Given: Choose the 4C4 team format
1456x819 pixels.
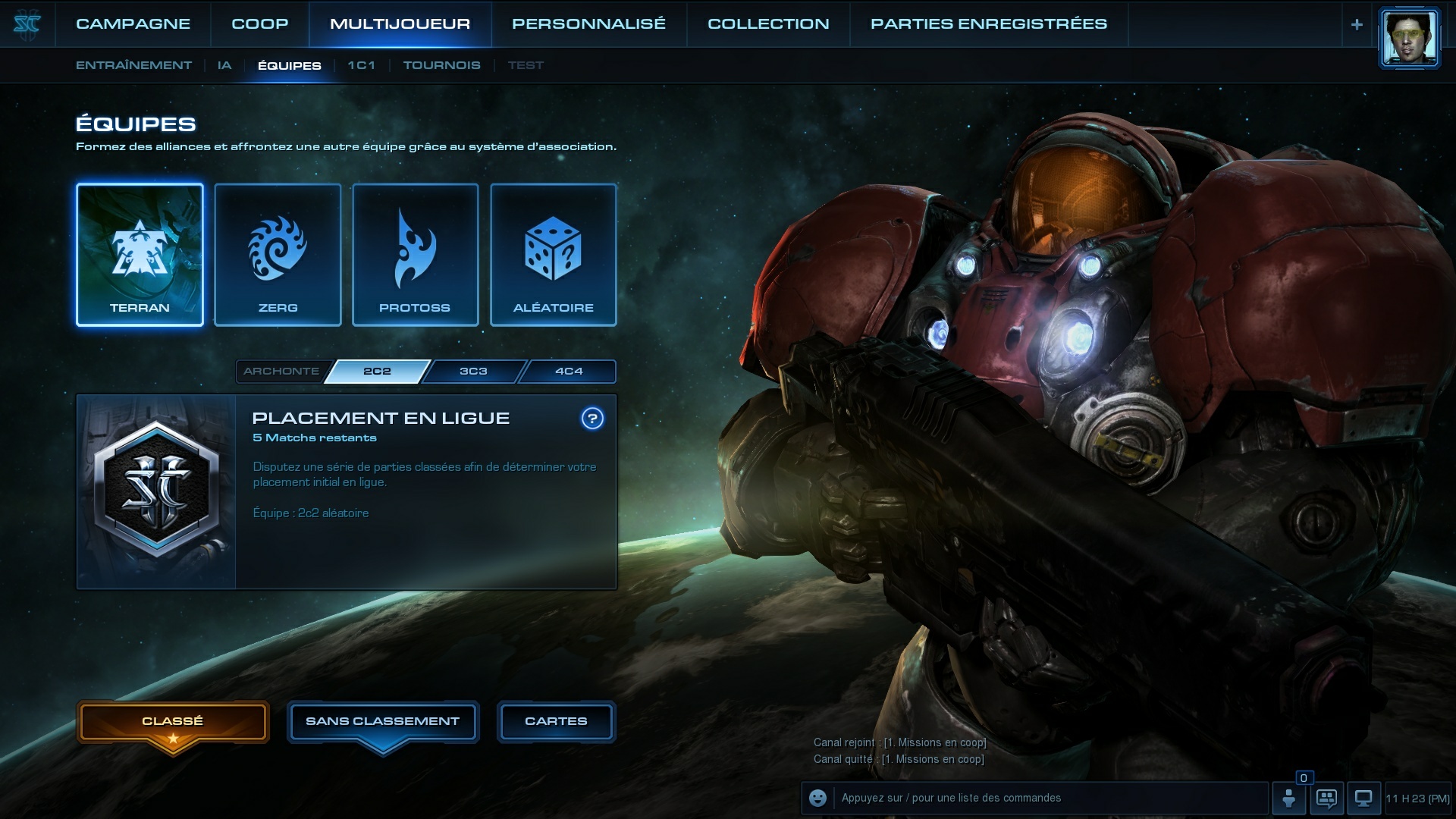Looking at the screenshot, I should coord(569,371).
